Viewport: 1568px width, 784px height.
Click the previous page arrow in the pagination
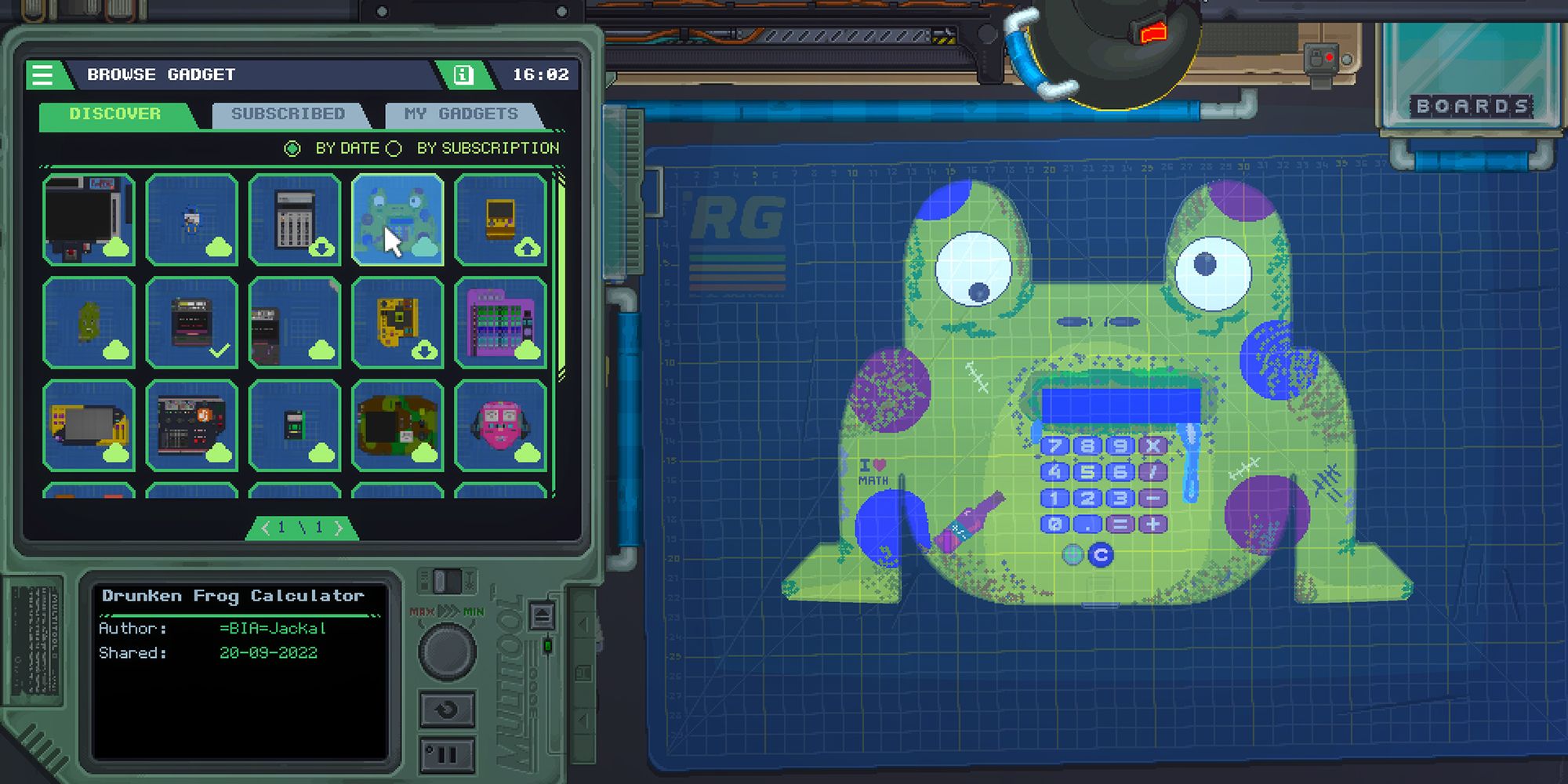(x=267, y=528)
